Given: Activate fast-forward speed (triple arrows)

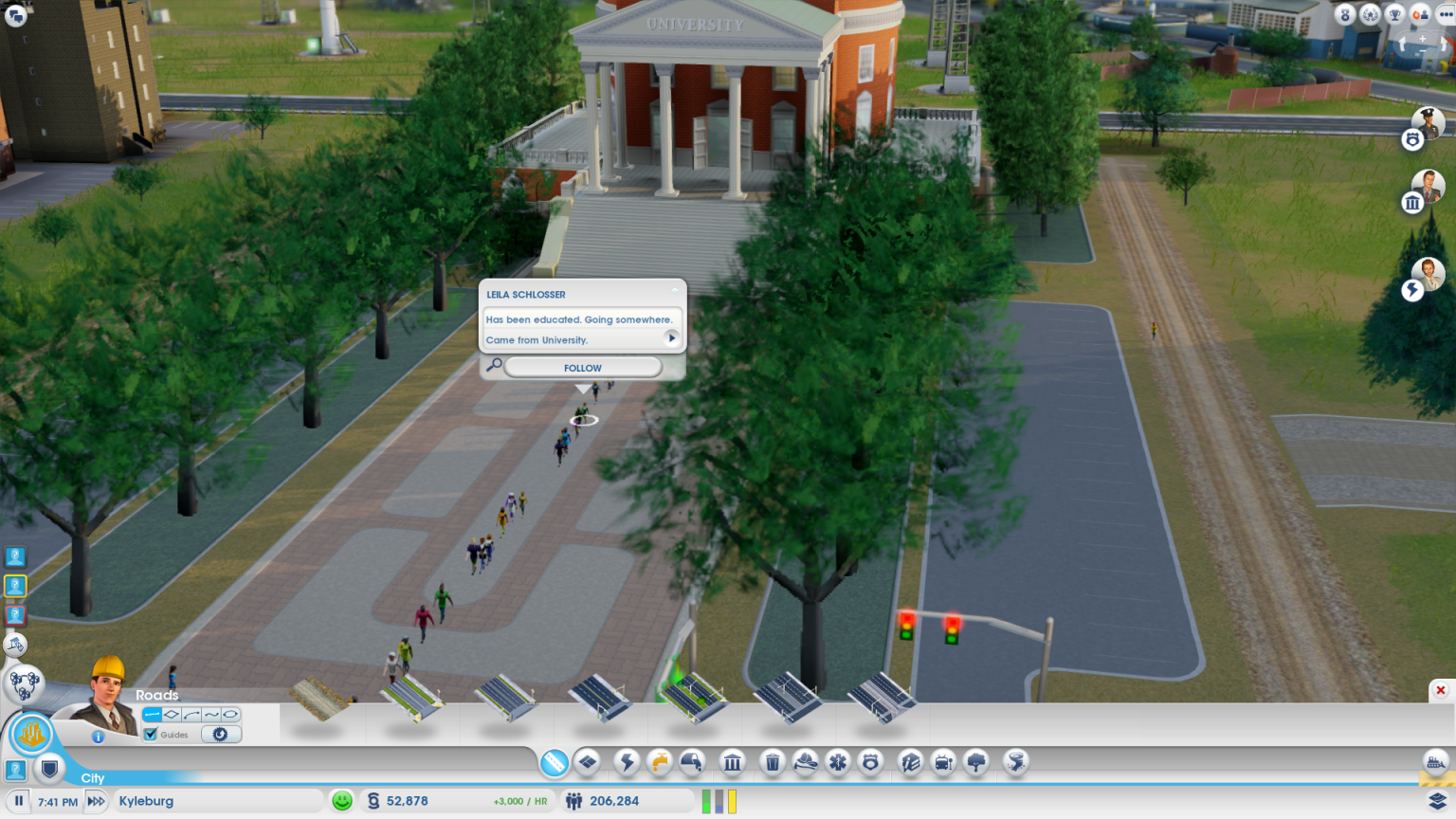Looking at the screenshot, I should (95, 800).
